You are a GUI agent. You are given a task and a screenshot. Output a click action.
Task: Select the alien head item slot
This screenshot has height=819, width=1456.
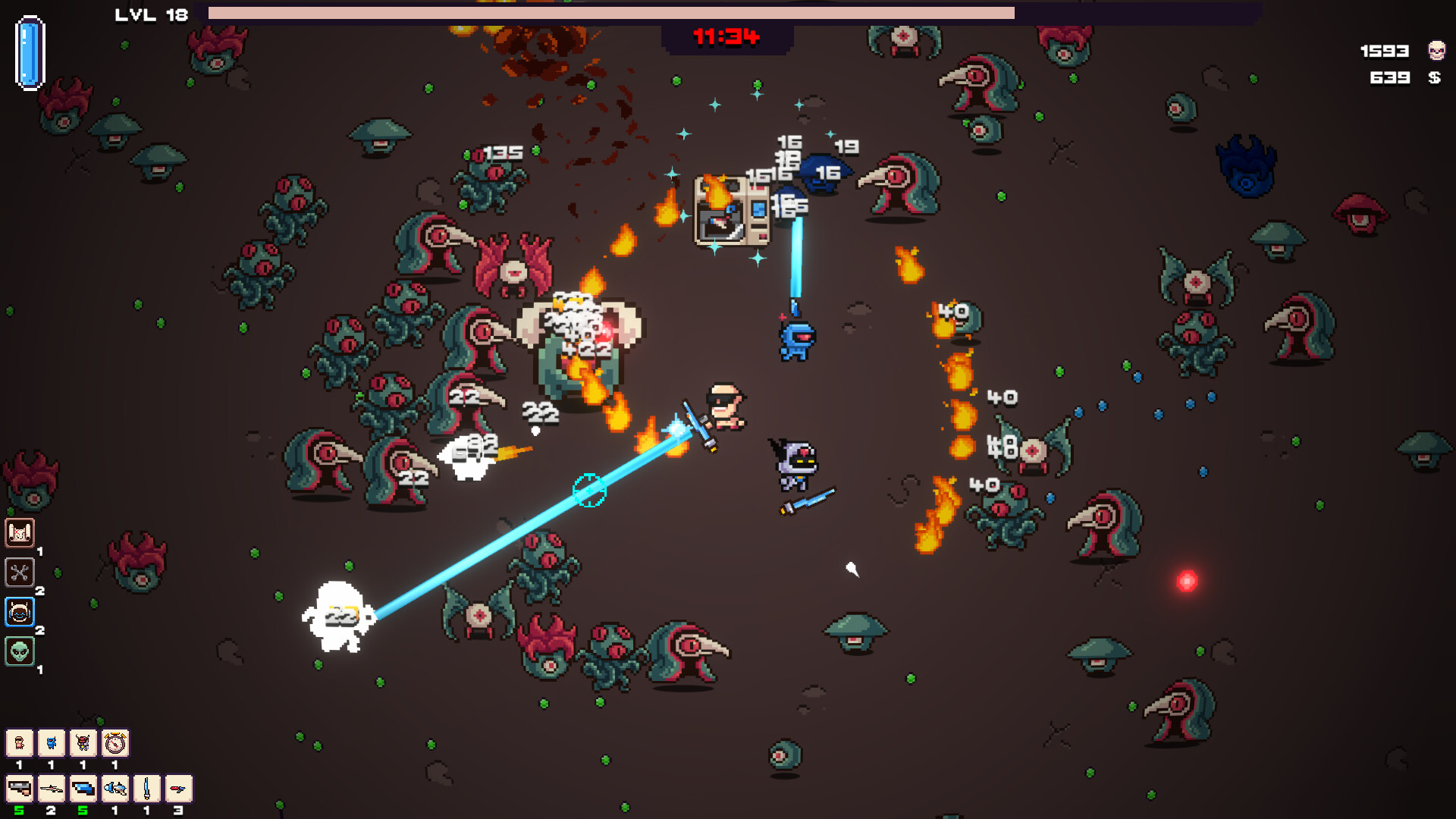[20, 651]
